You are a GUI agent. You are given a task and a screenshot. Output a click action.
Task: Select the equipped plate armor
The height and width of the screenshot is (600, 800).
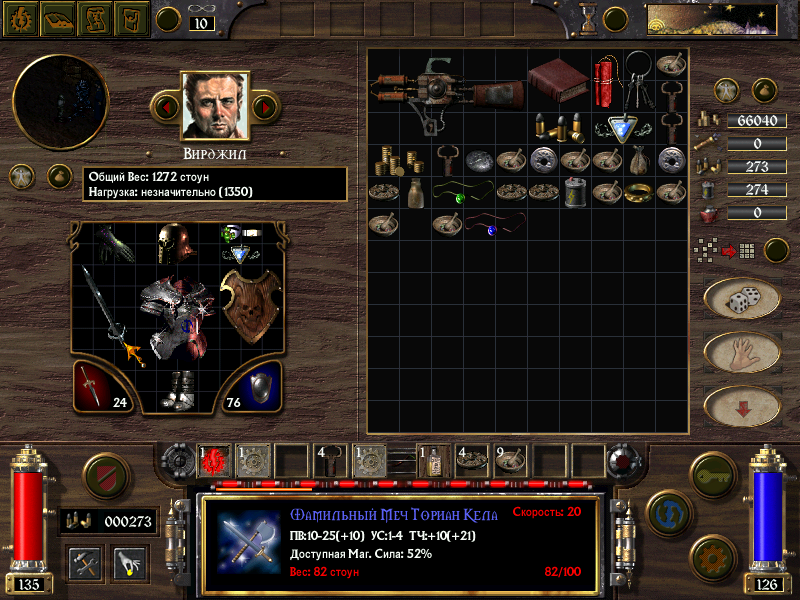tap(175, 315)
